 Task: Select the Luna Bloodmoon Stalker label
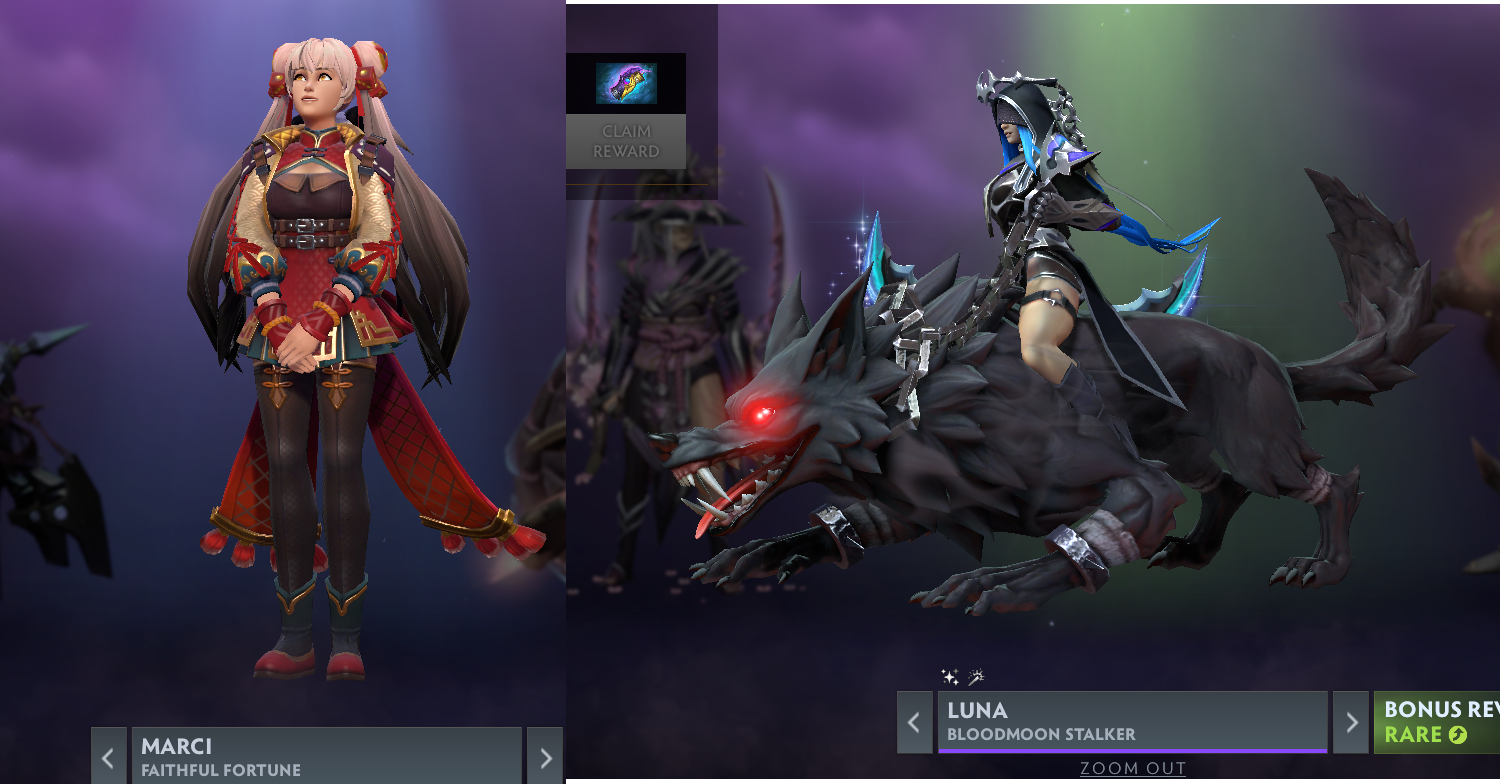pos(1132,722)
